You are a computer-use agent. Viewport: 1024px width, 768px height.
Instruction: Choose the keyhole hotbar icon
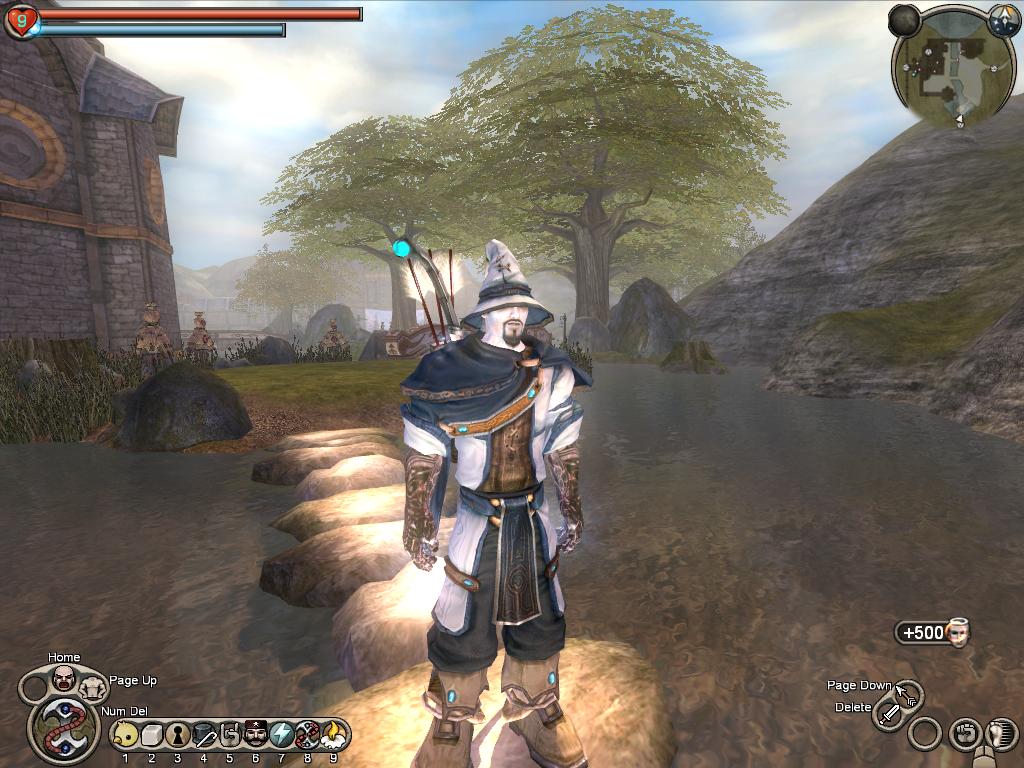click(x=178, y=735)
